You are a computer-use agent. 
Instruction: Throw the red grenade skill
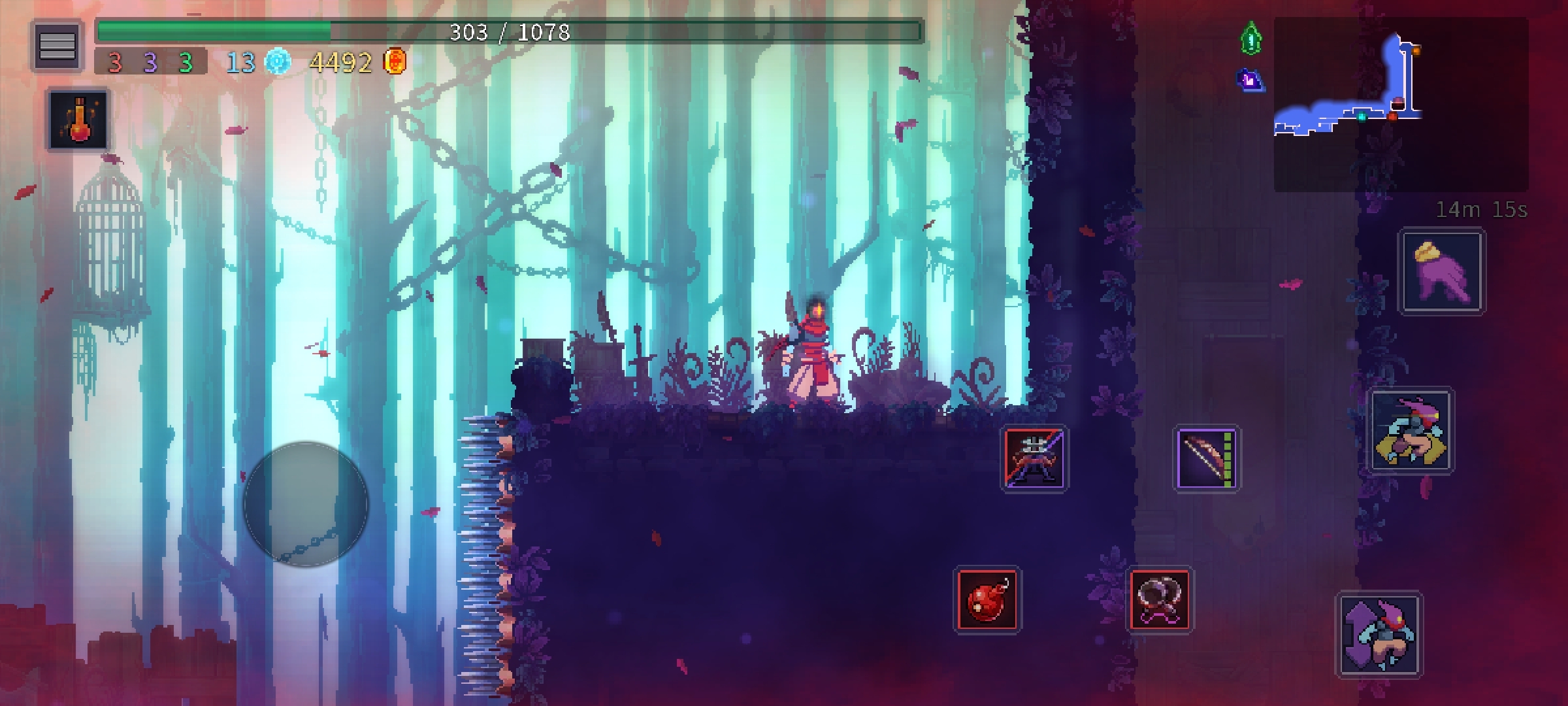click(987, 599)
